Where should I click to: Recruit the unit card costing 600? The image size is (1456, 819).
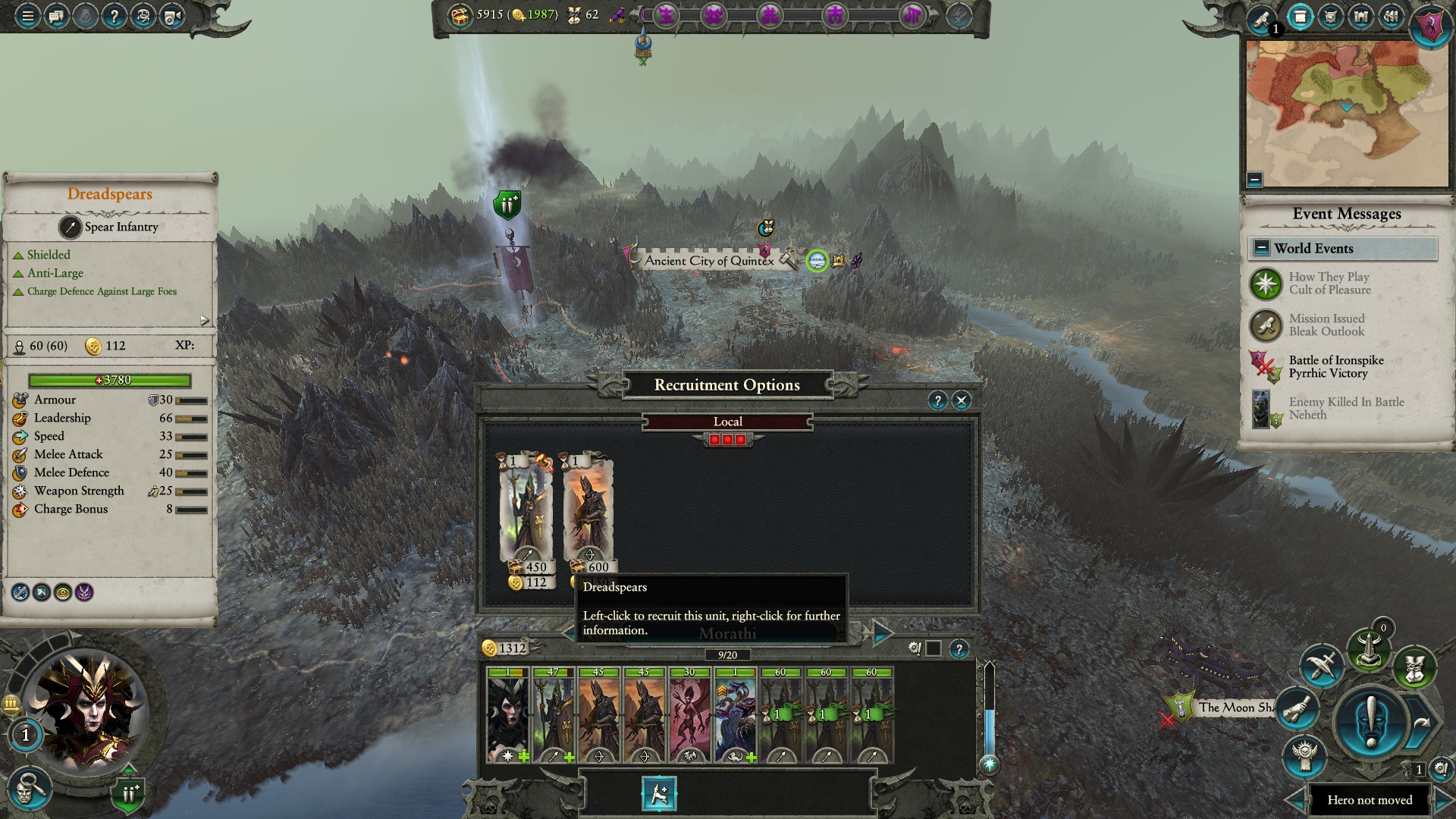588,512
